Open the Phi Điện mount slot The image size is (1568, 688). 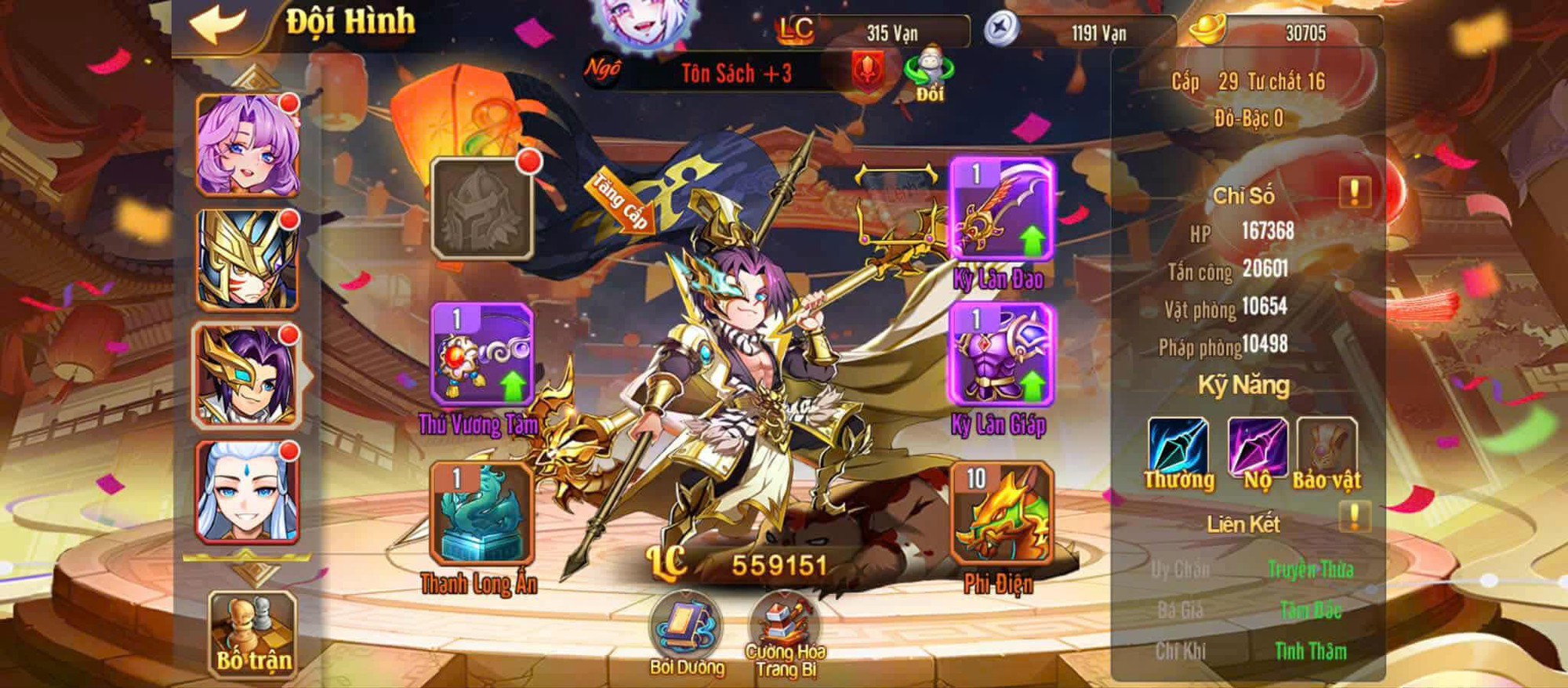(1000, 513)
